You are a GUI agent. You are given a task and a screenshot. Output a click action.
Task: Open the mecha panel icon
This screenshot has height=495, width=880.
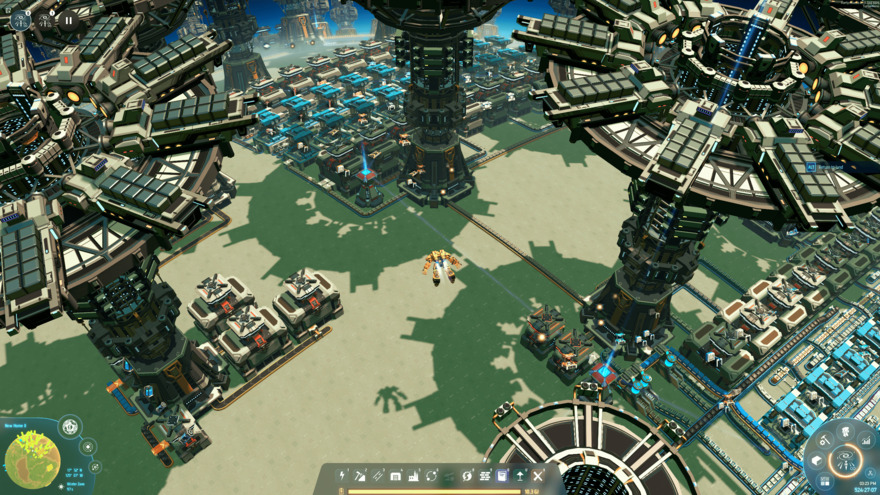click(846, 431)
